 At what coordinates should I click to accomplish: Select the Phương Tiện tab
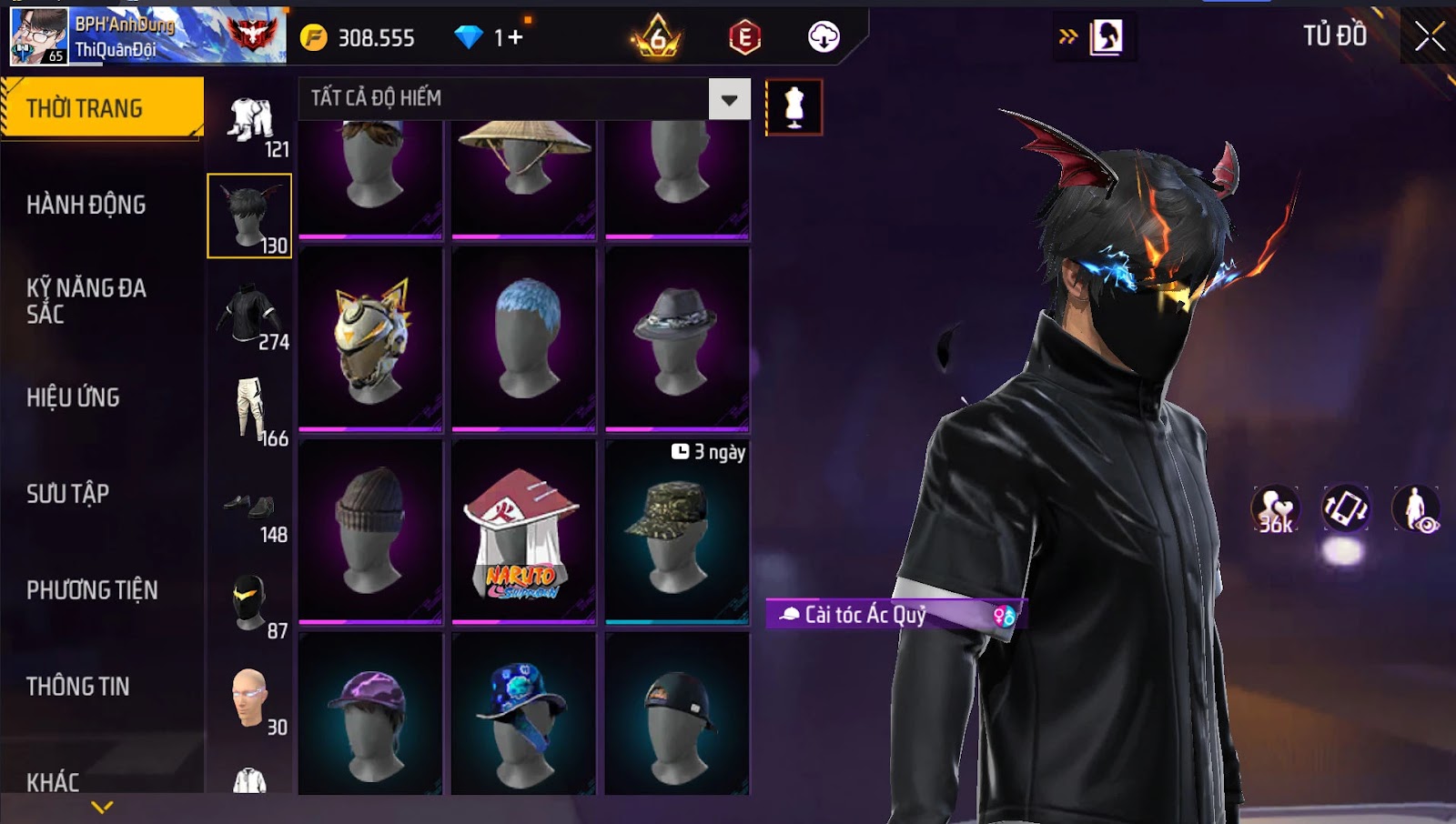92,590
